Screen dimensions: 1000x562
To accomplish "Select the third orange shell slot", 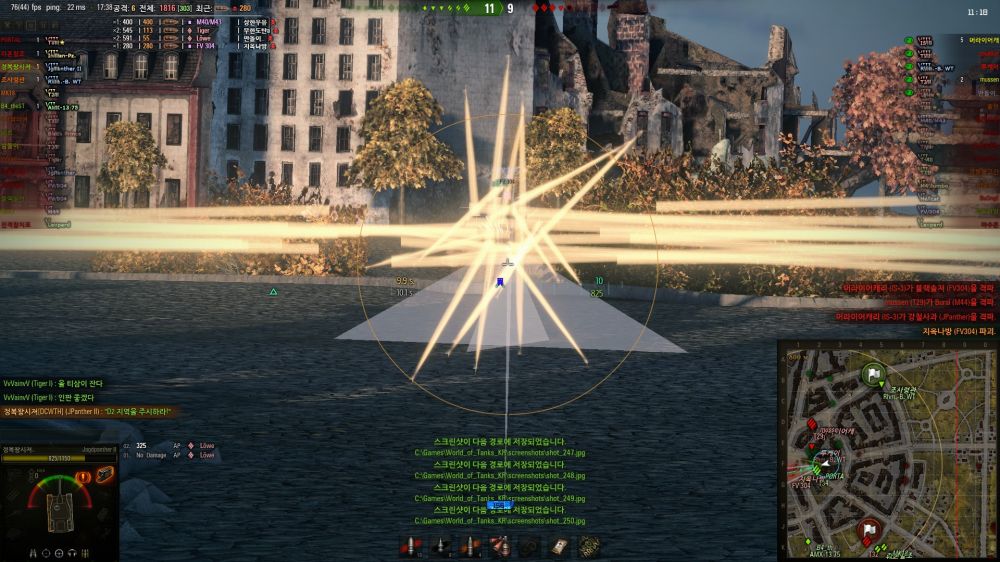I will click(x=469, y=546).
